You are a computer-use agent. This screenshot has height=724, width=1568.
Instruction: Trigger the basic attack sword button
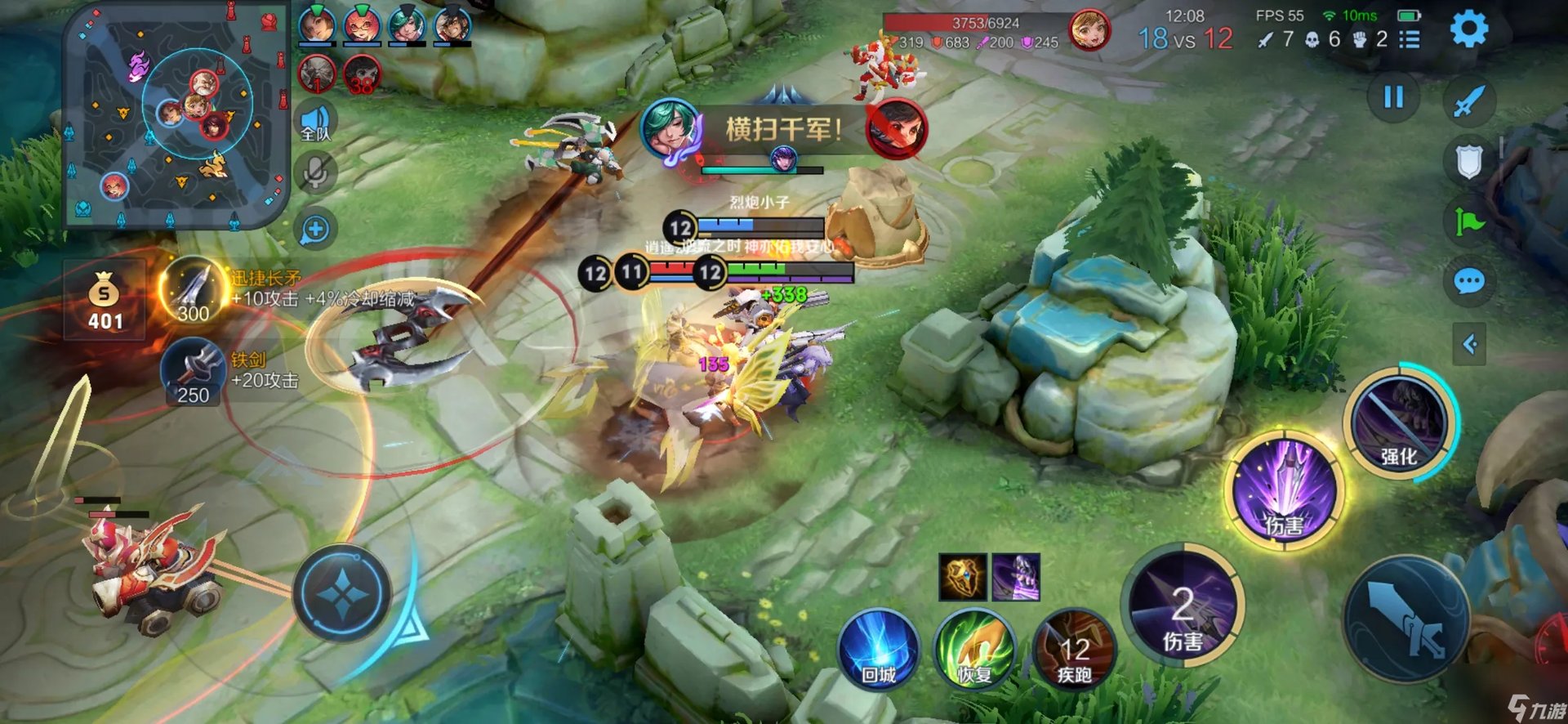(1406, 619)
